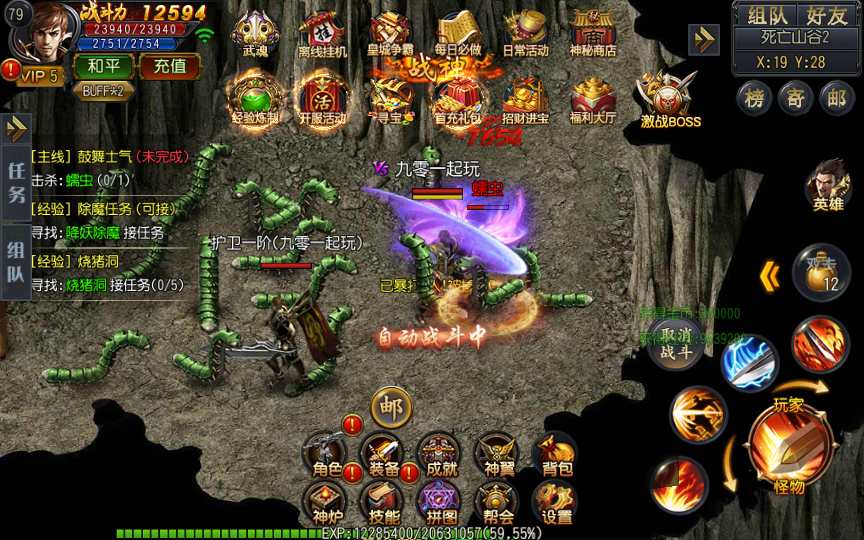Open the 榜 ranking button
864x540 pixels.
(x=754, y=97)
